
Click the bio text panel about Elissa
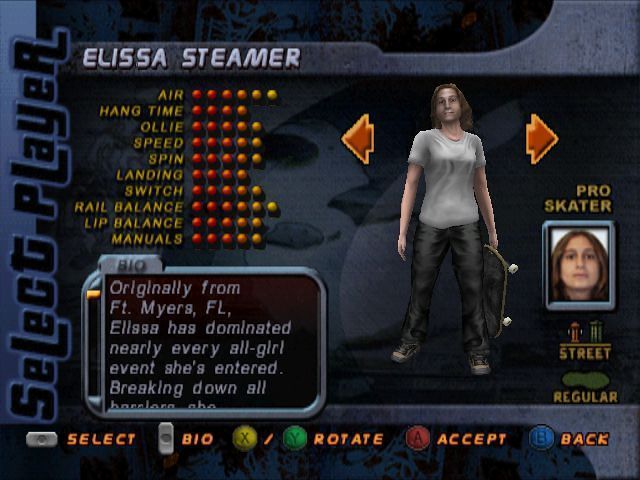pyautogui.click(x=207, y=340)
